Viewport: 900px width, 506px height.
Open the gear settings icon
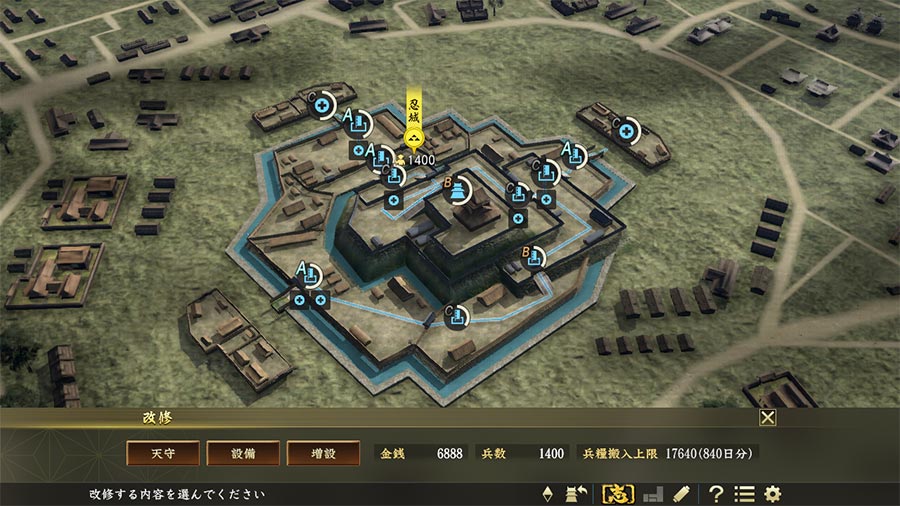tap(772, 494)
